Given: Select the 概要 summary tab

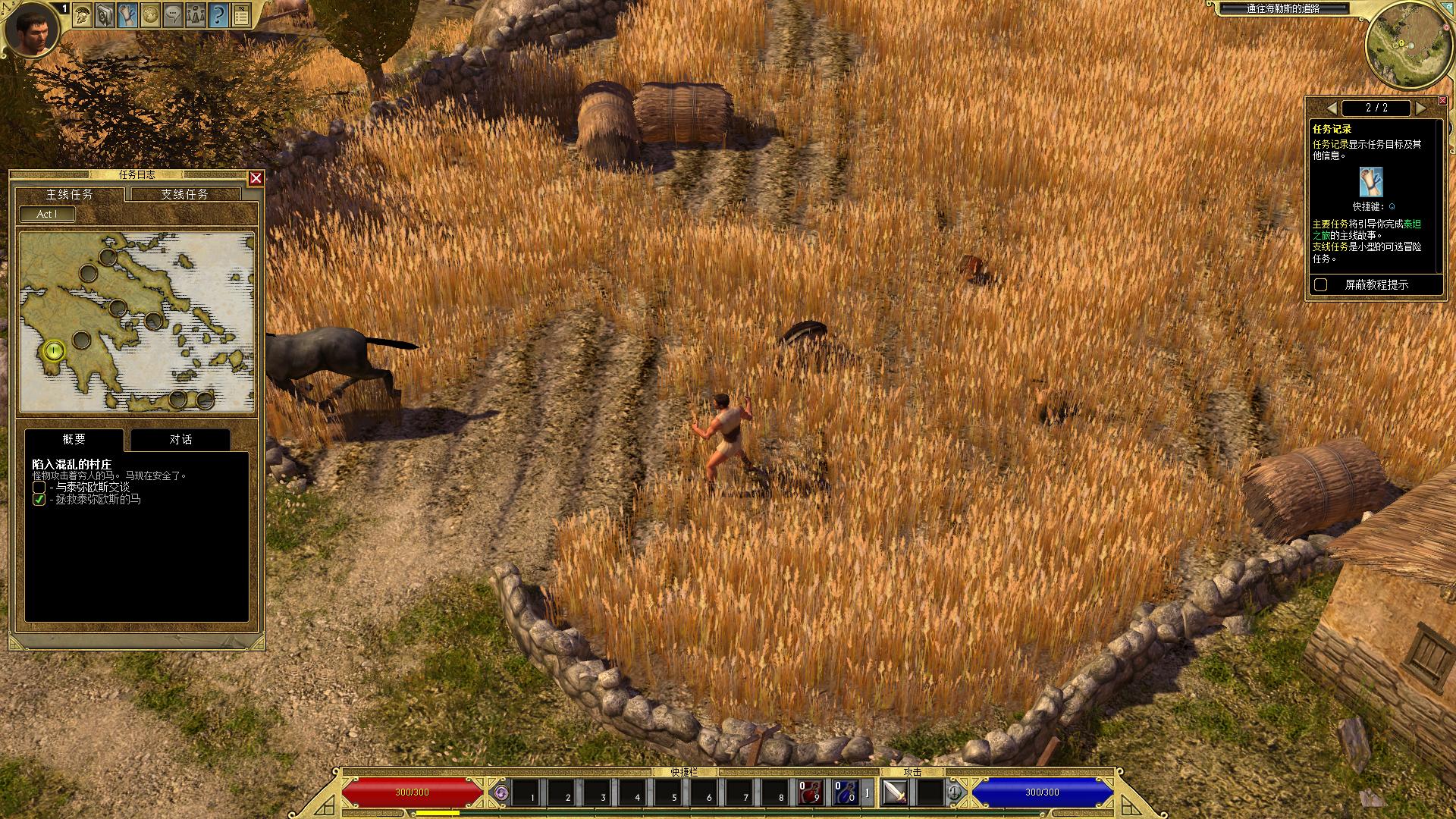Looking at the screenshot, I should (74, 440).
